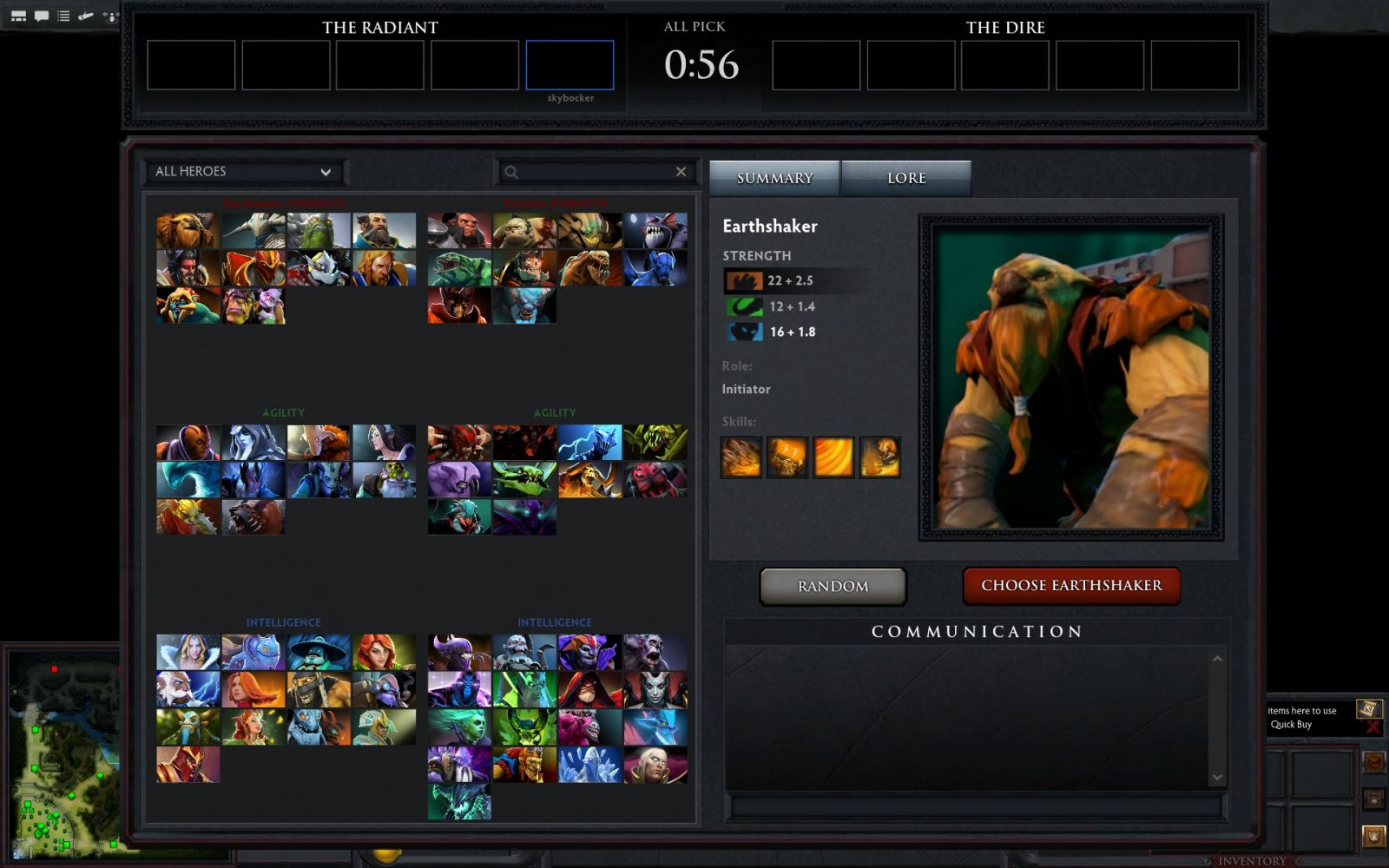1389x868 pixels.
Task: Choose the Invoker hero portrait
Action: click(655, 765)
